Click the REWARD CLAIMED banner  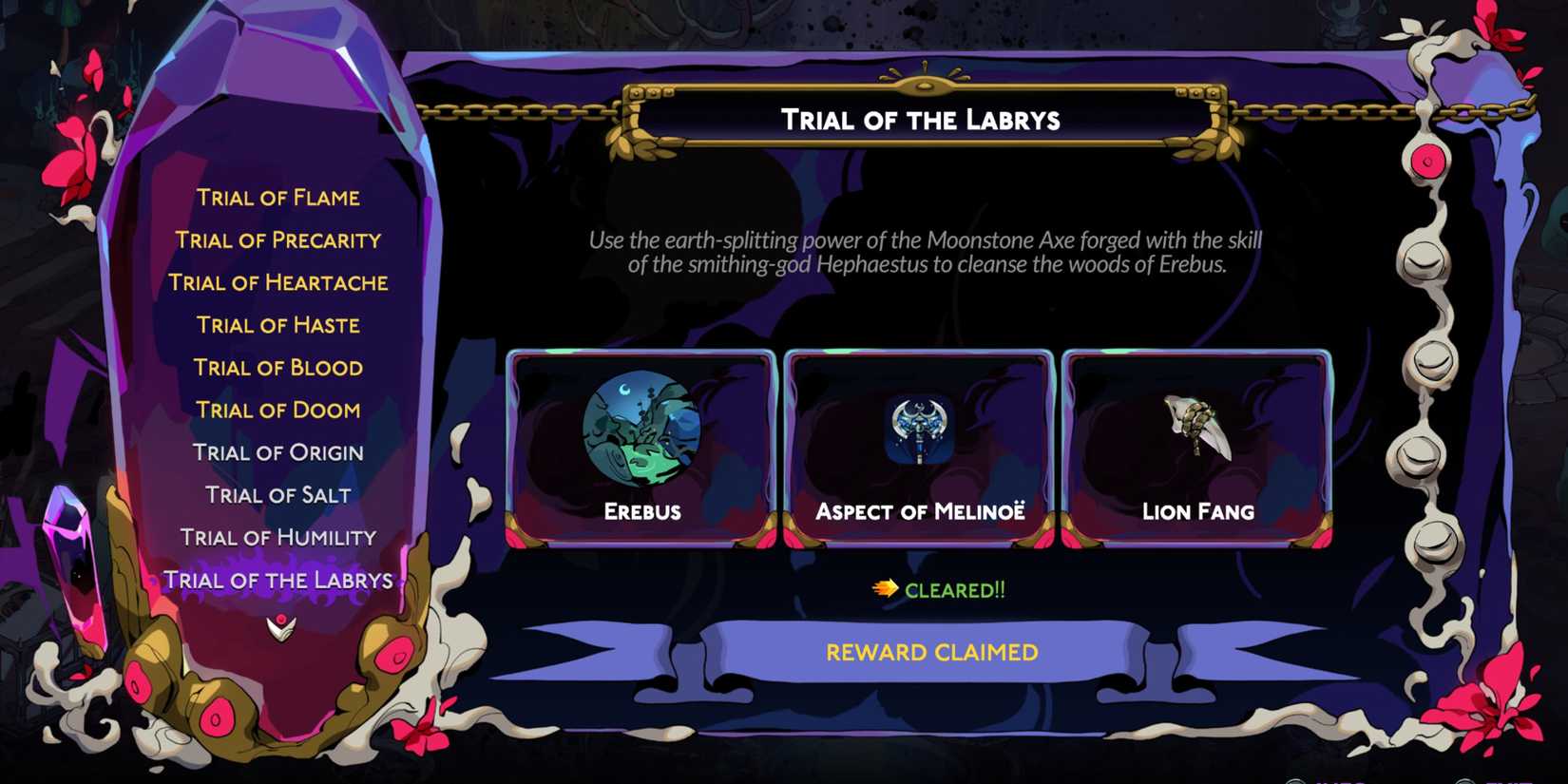pyautogui.click(x=932, y=652)
